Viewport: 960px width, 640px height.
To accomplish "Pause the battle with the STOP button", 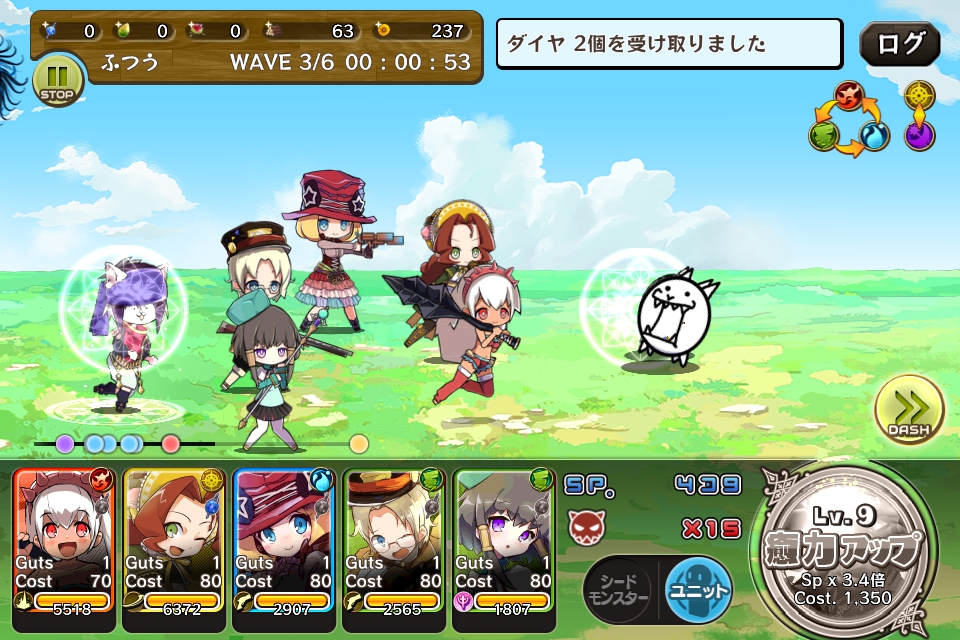I will (58, 81).
